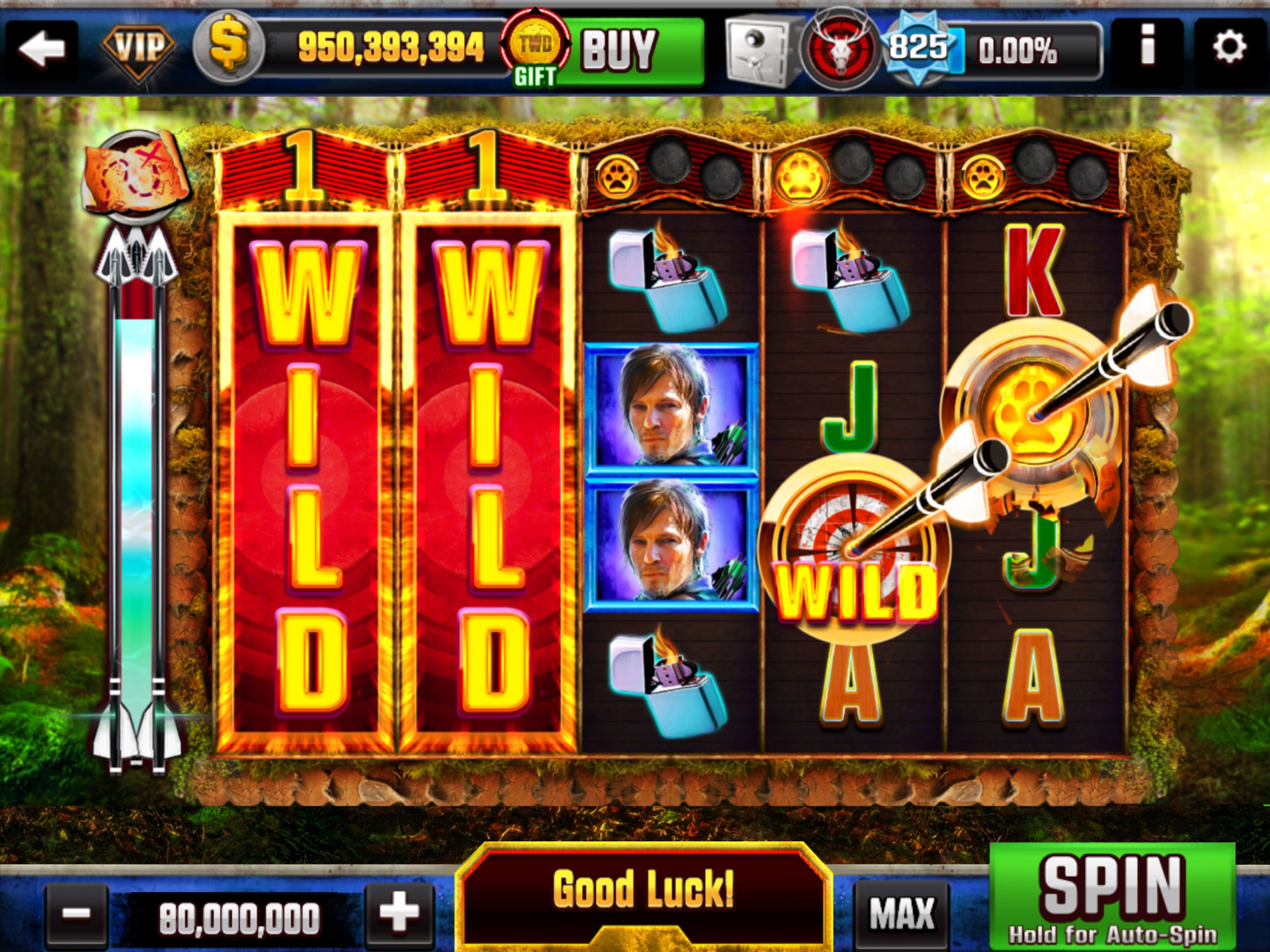The width and height of the screenshot is (1270, 952).
Task: Open the blue sheriff badge level icon
Action: tap(919, 46)
